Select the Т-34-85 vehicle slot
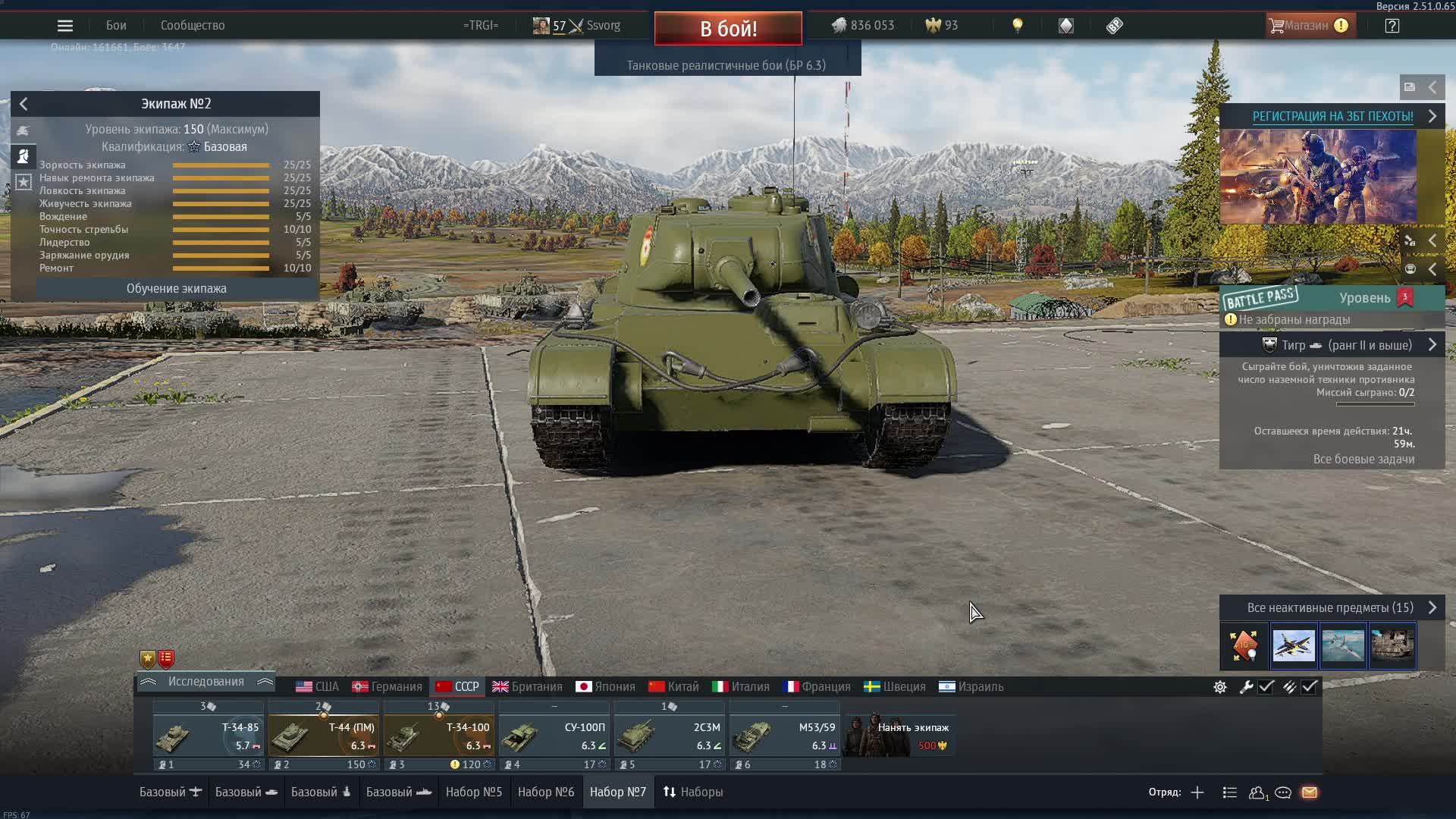Viewport: 1456px width, 819px height. tap(208, 735)
